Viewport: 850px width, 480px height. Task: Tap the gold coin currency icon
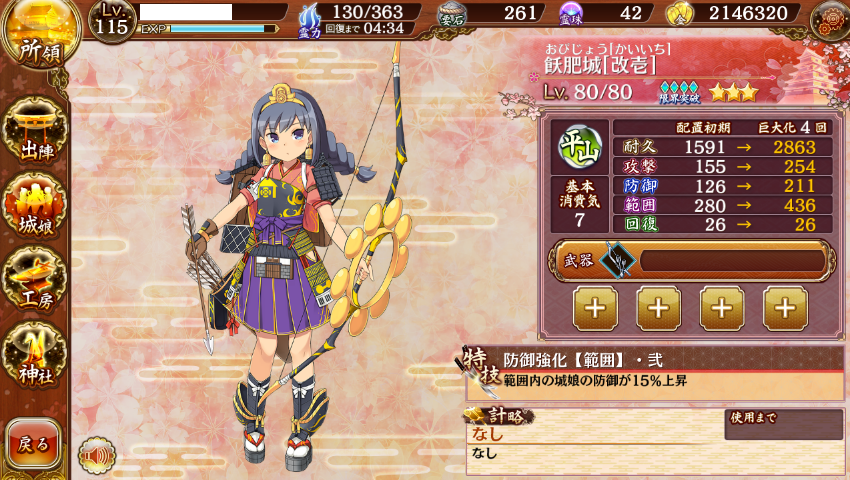pos(680,14)
